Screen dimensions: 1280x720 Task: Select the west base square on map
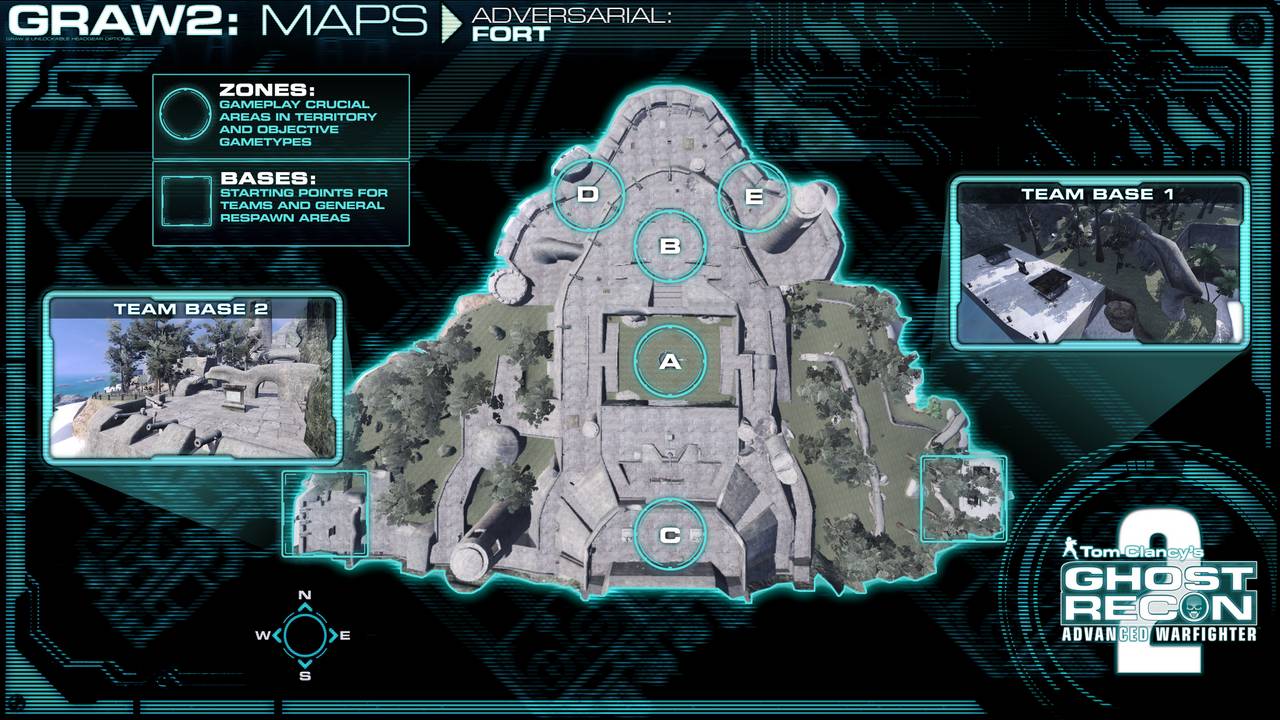tap(326, 512)
